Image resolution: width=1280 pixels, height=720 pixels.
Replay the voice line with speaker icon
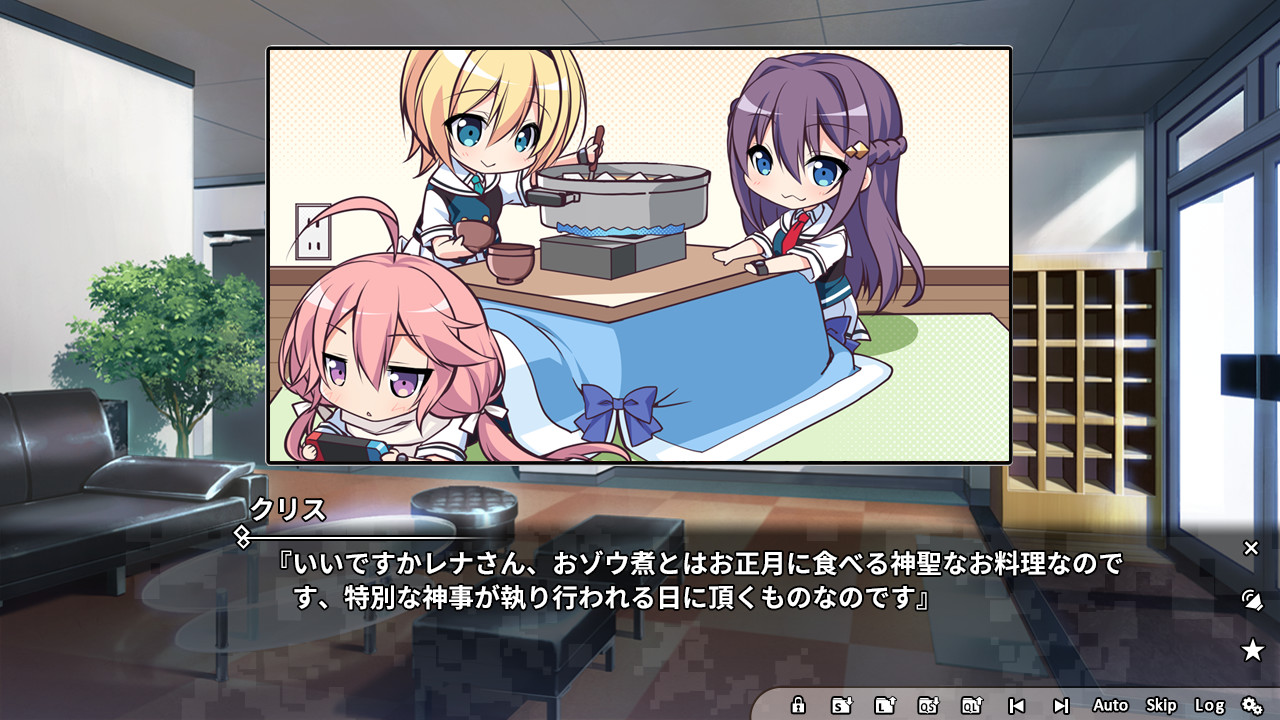coord(1251,600)
